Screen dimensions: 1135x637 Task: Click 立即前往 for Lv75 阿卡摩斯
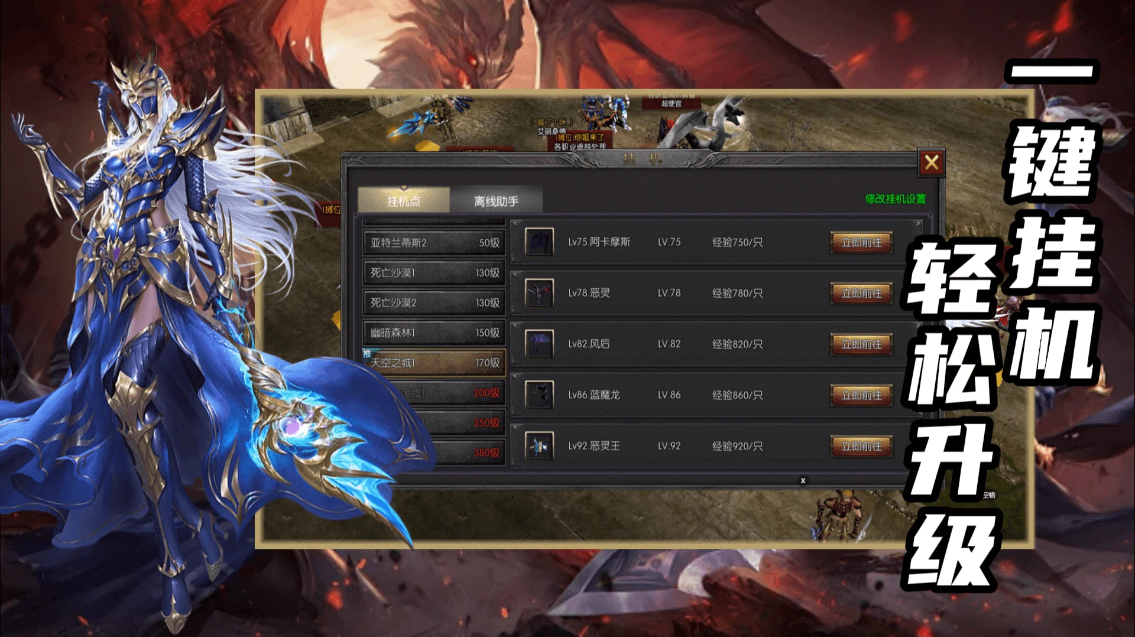(861, 242)
